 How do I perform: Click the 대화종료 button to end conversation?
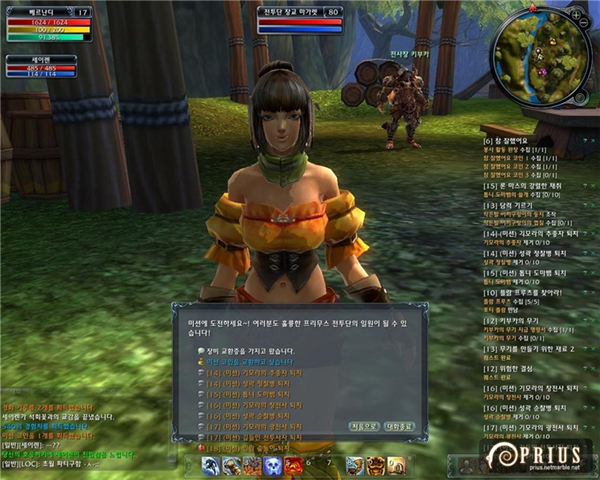pos(398,426)
